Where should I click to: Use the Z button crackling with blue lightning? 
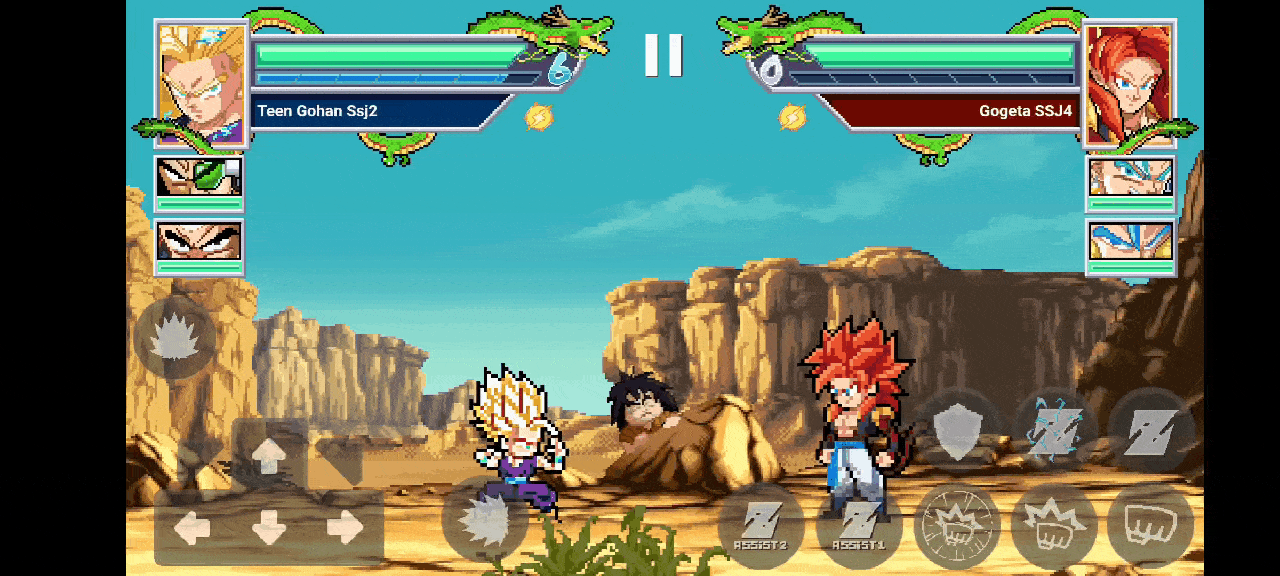(1057, 432)
